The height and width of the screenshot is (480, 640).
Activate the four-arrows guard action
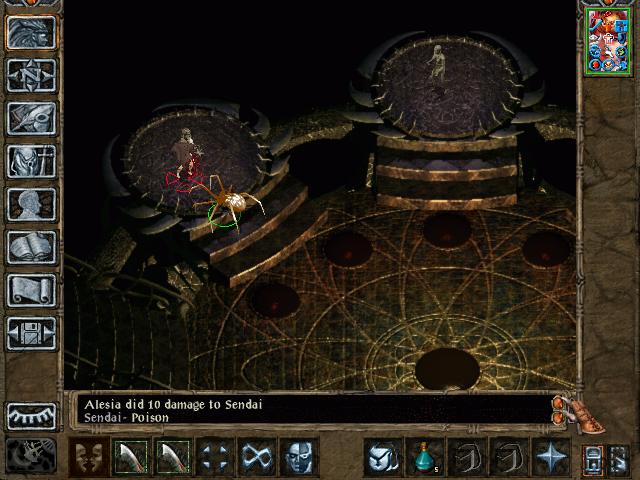215,458
